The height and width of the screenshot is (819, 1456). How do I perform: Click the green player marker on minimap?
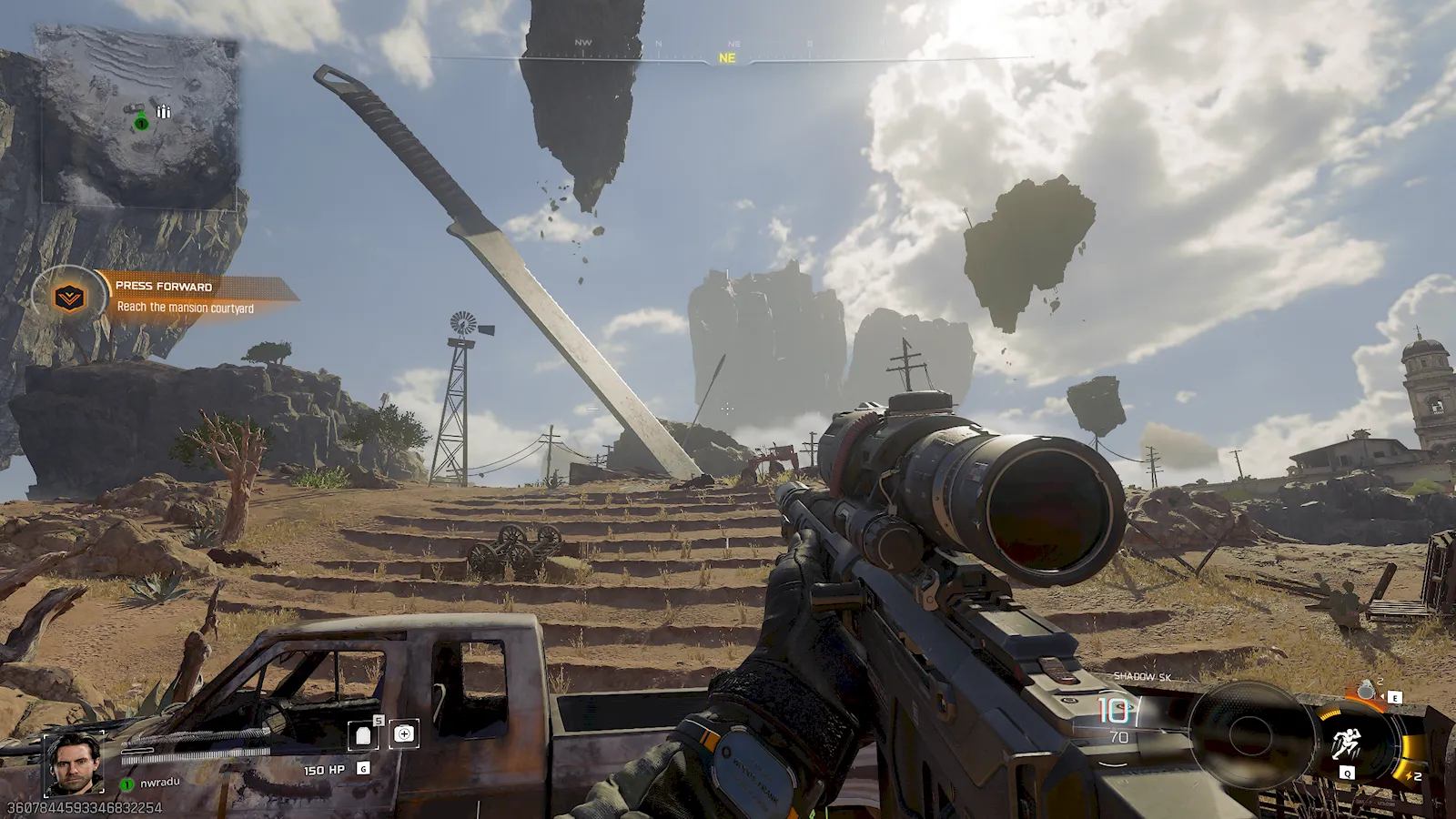[141, 123]
